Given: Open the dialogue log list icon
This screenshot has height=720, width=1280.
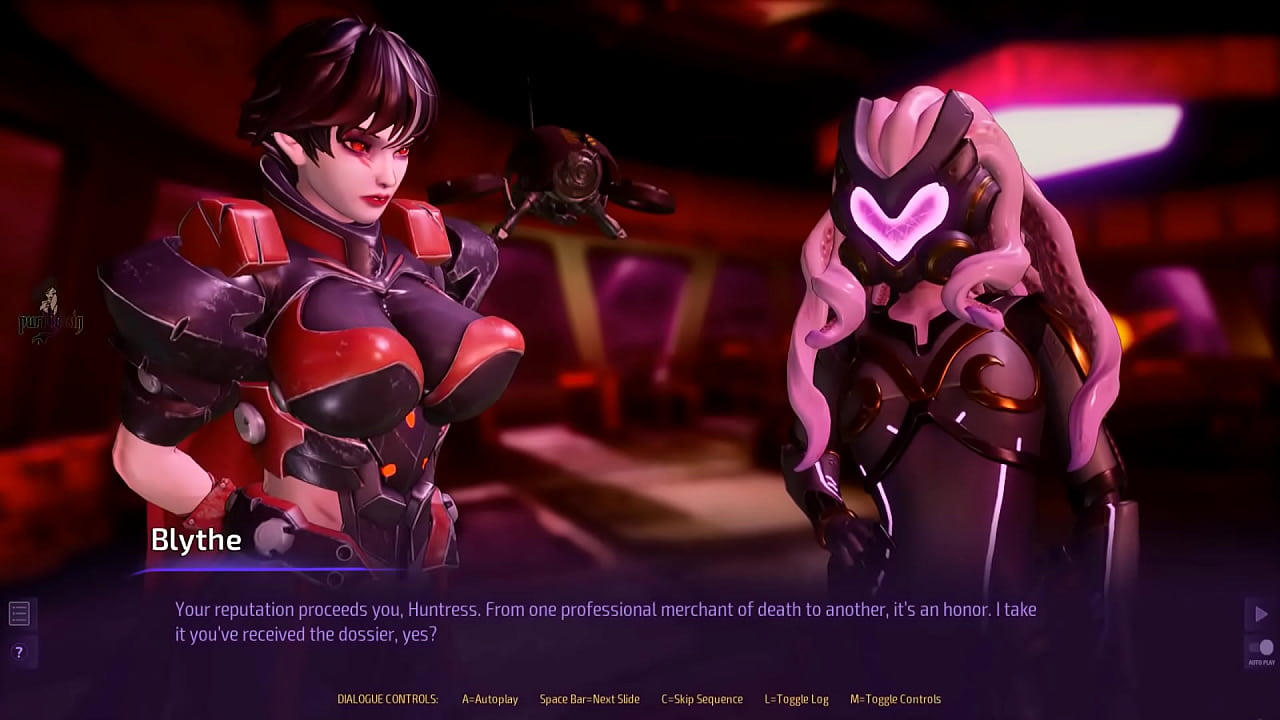Looking at the screenshot, I should click(19, 613).
